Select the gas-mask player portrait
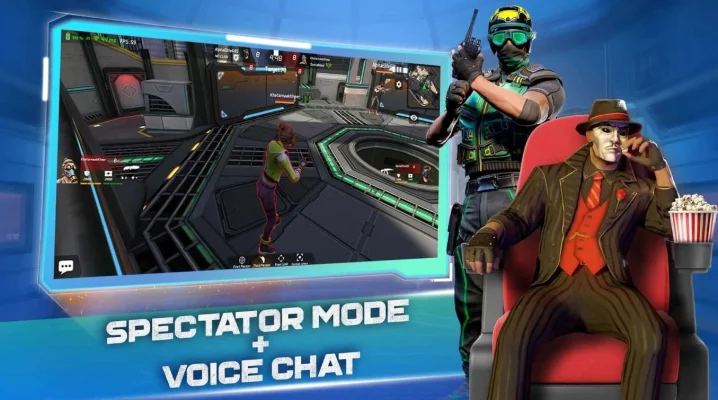This screenshot has height=400, width=718. 67,171
